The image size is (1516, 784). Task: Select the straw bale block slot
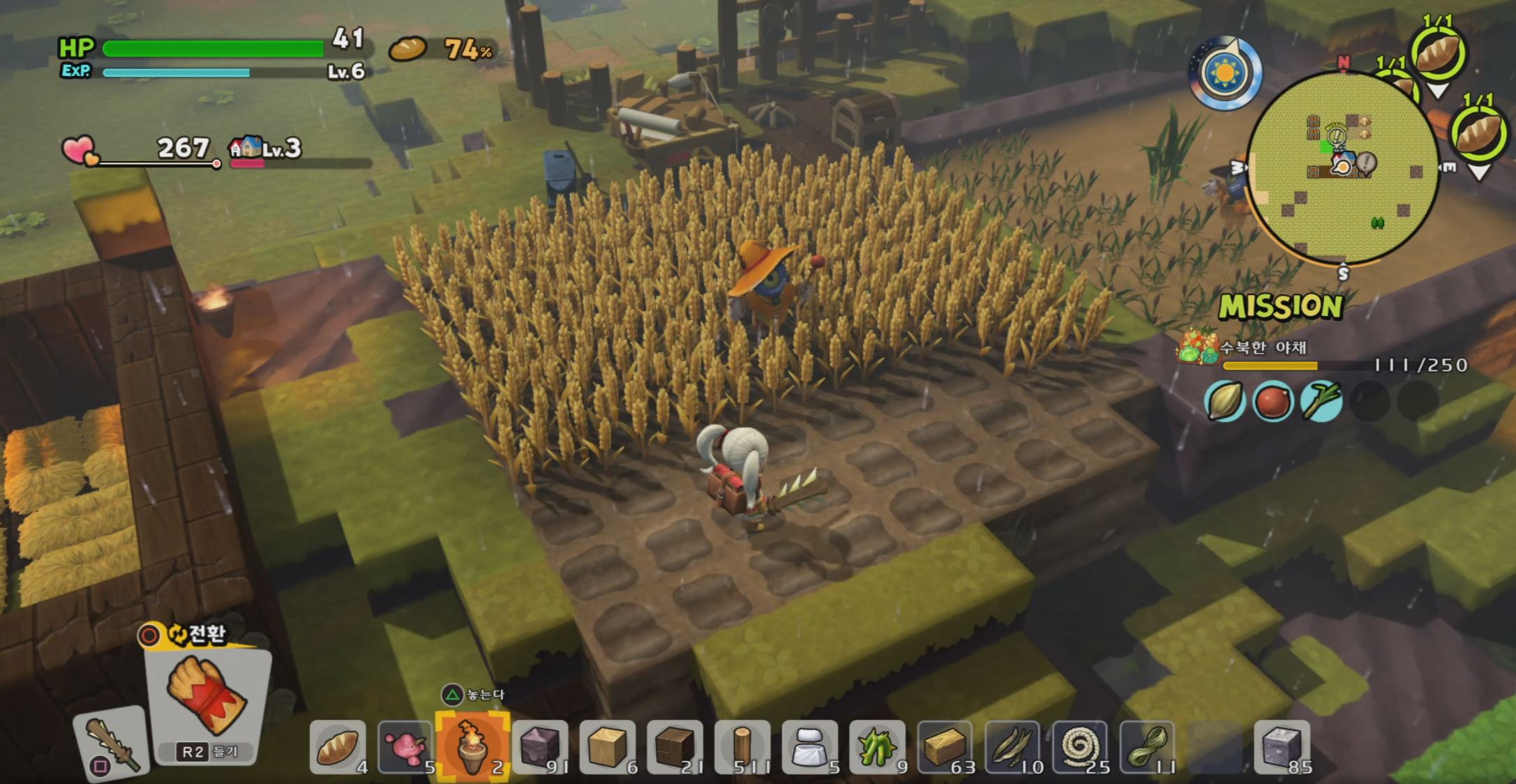945,748
